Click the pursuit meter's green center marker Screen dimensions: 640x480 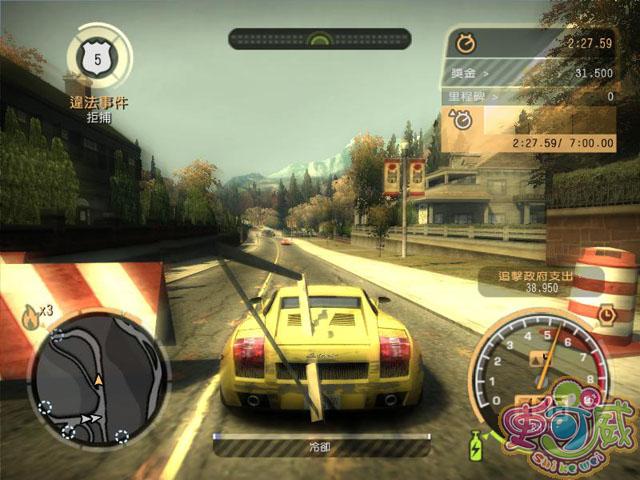click(320, 40)
